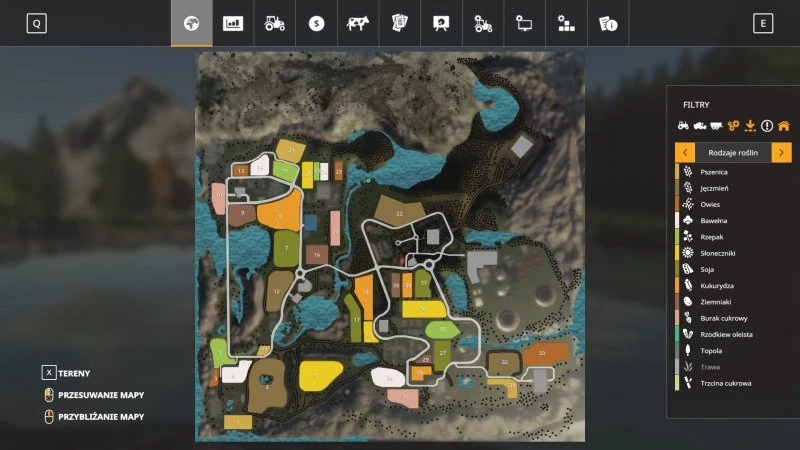Switch to the prices chart tab
800x450 pixels.
[233, 24]
